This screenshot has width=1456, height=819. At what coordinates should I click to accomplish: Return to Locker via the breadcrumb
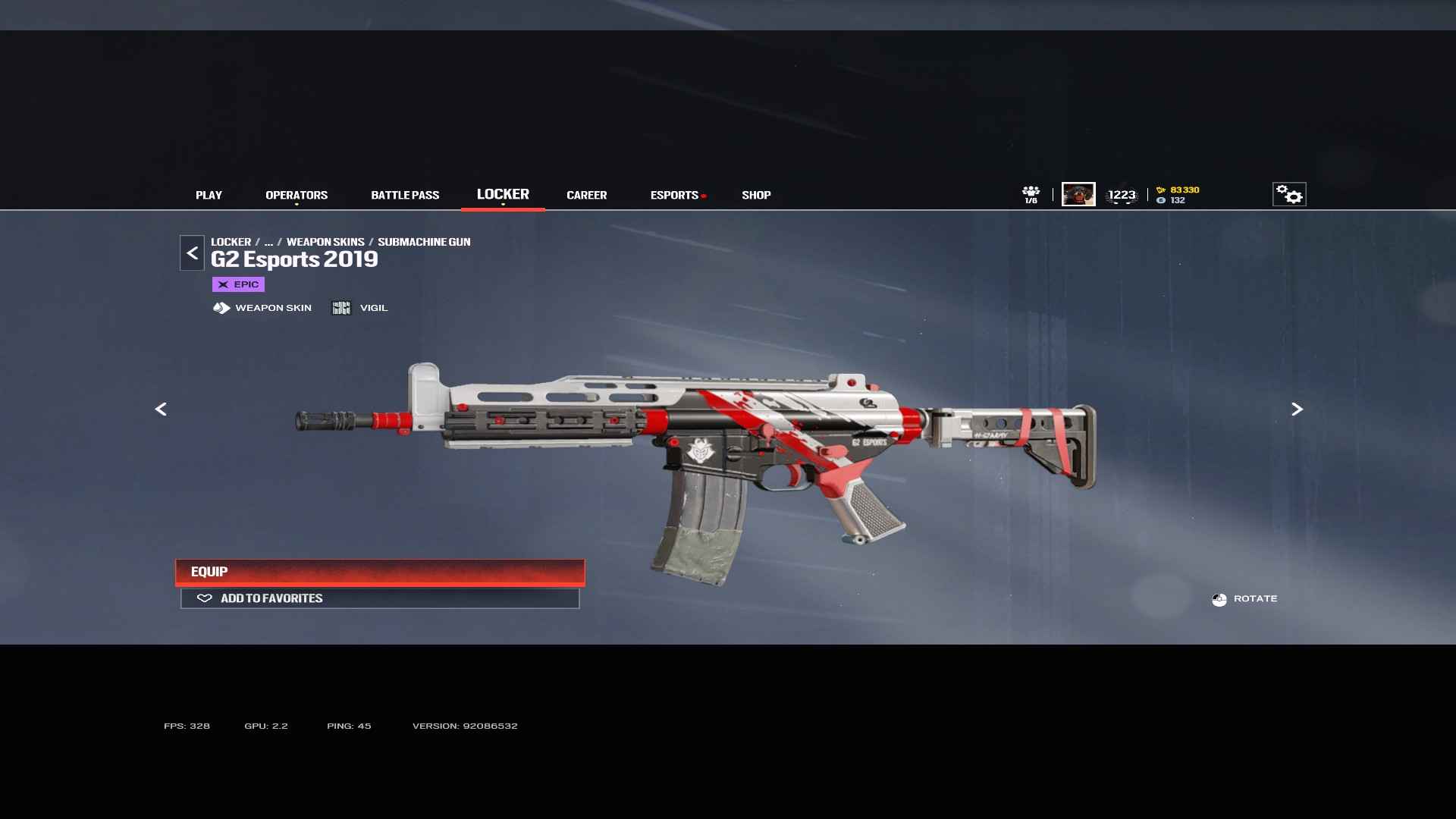point(231,242)
